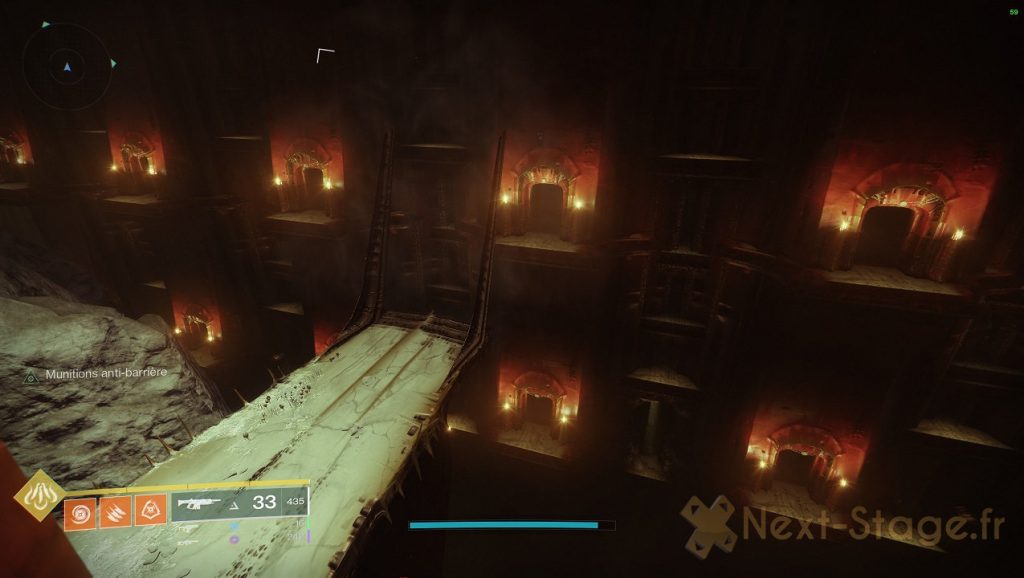Trigger the claw-slash melee ability icon

pyautogui.click(x=115, y=513)
